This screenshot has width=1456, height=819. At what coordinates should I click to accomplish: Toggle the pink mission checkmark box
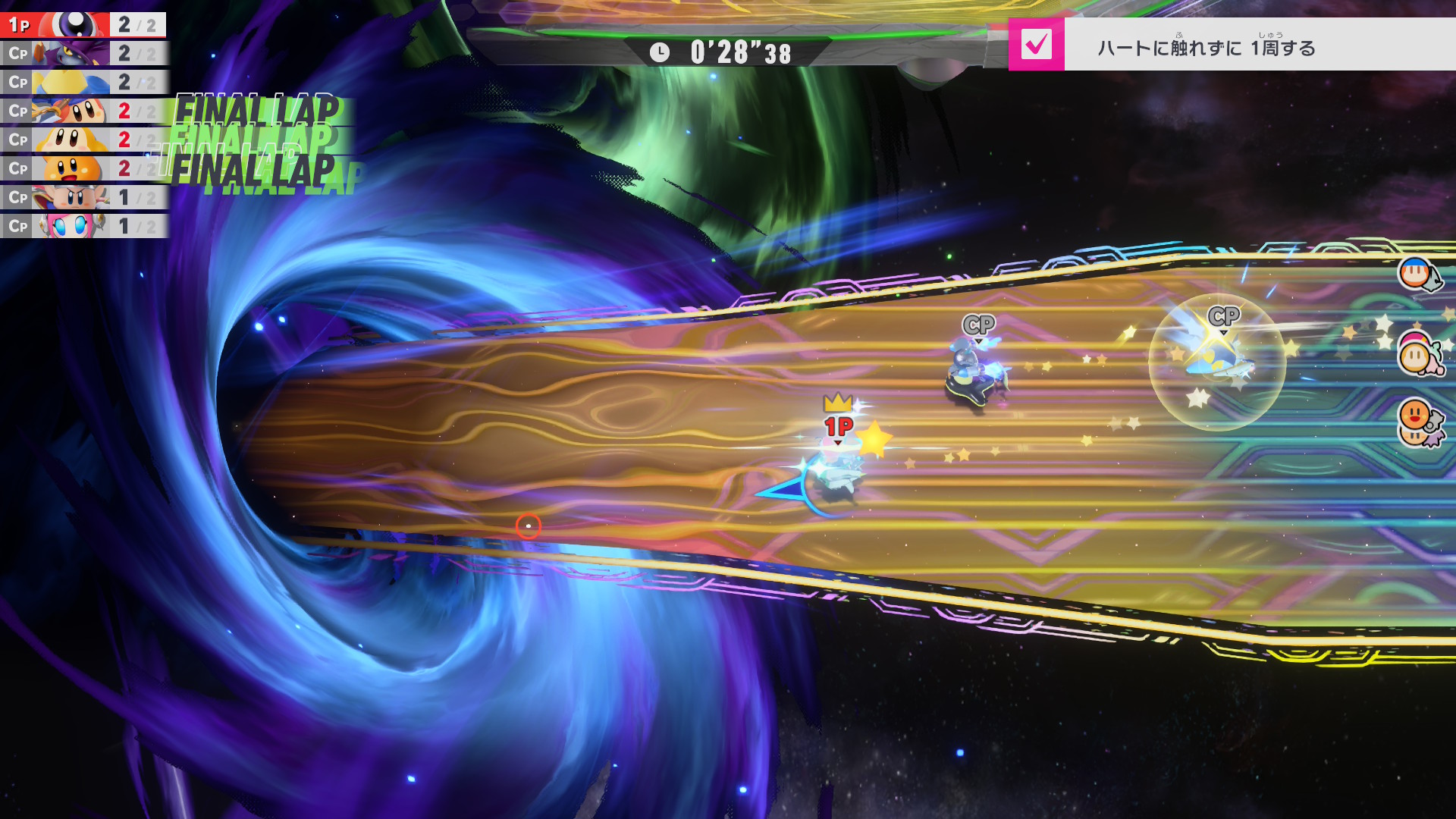[1036, 45]
